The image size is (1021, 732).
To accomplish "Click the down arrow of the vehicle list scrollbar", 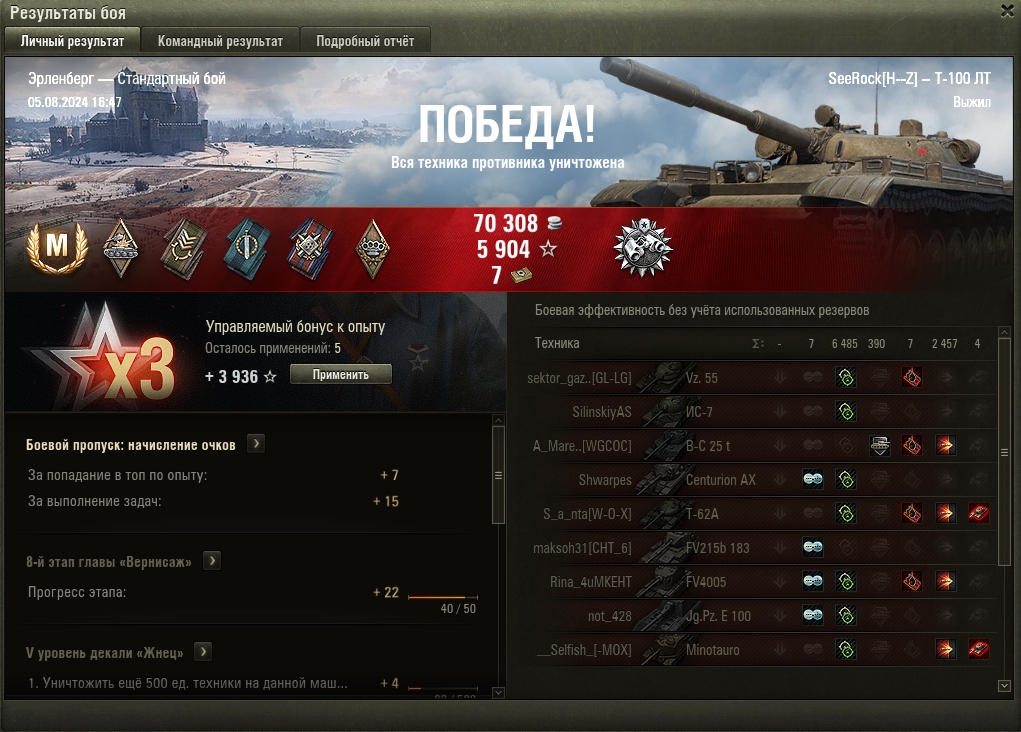I will click(x=1004, y=685).
